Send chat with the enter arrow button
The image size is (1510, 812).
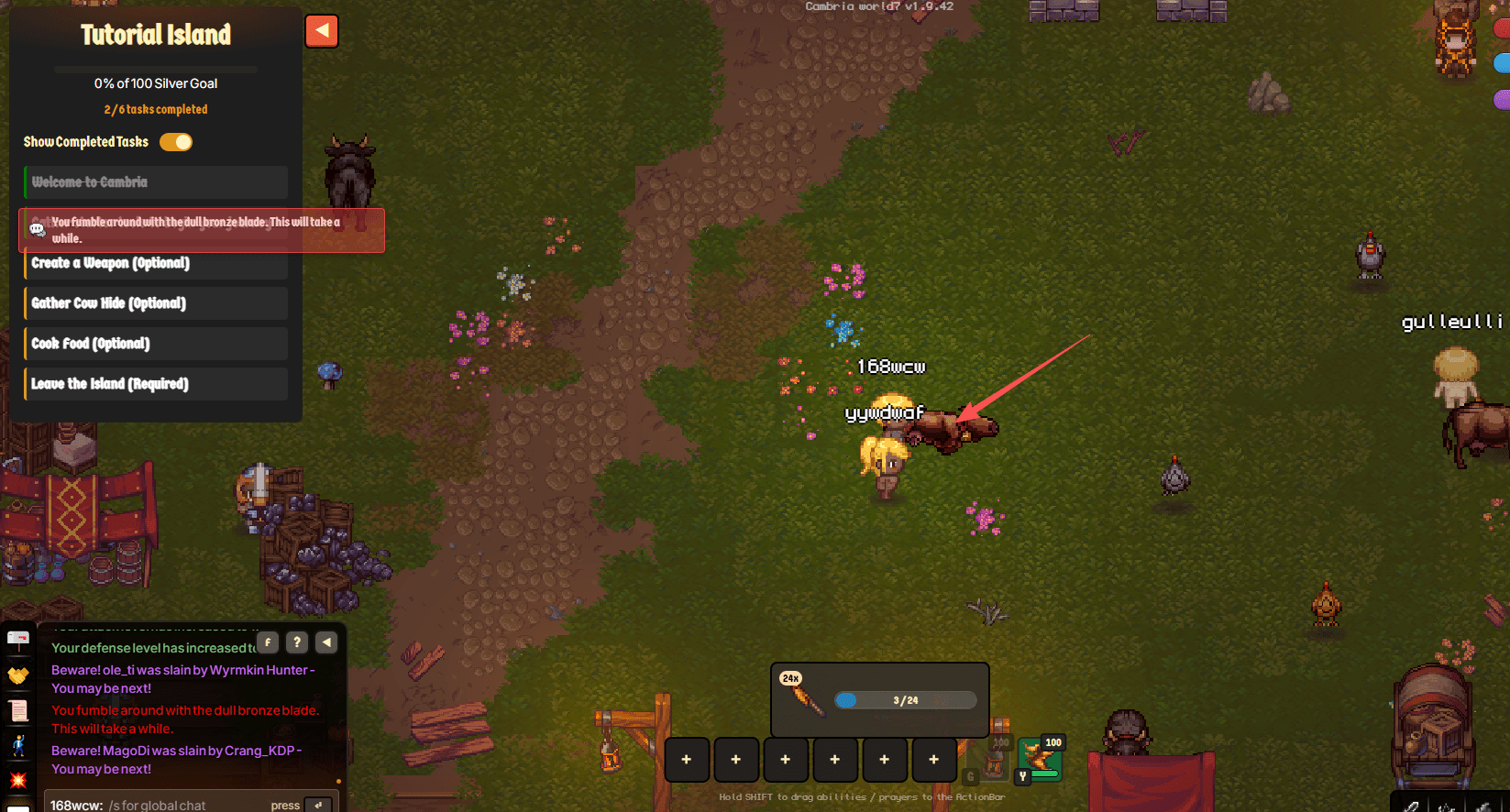coord(318,805)
